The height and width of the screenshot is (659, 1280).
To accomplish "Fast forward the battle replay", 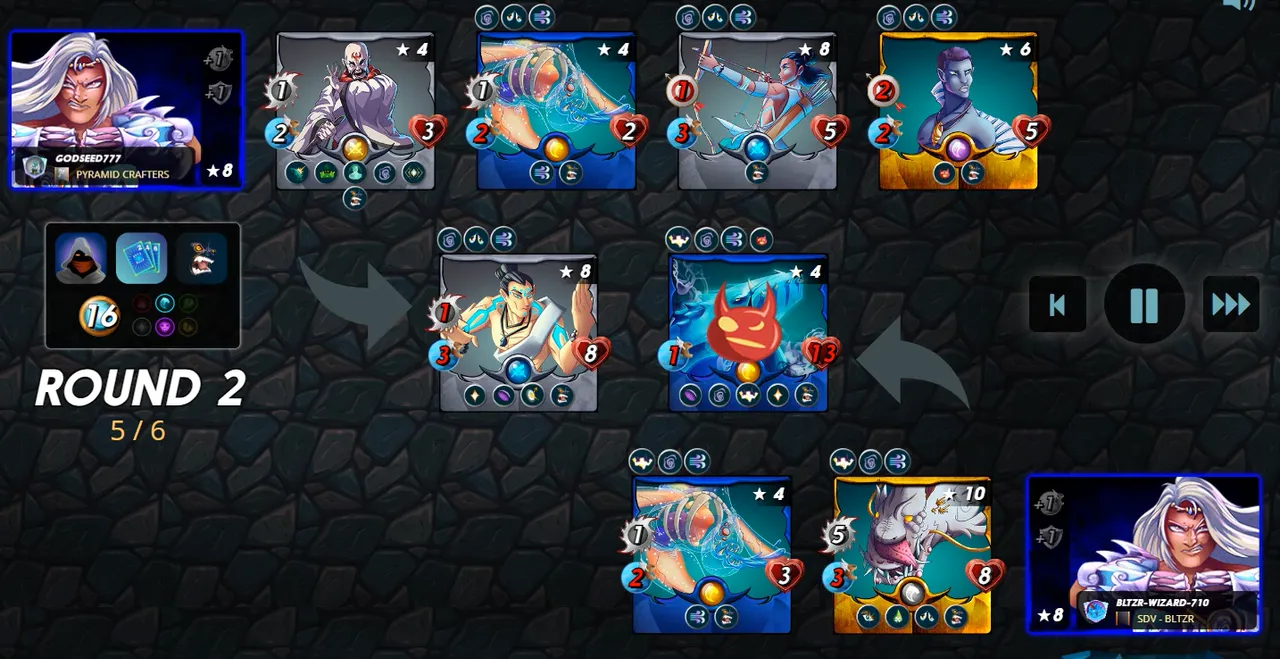I will 1230,304.
